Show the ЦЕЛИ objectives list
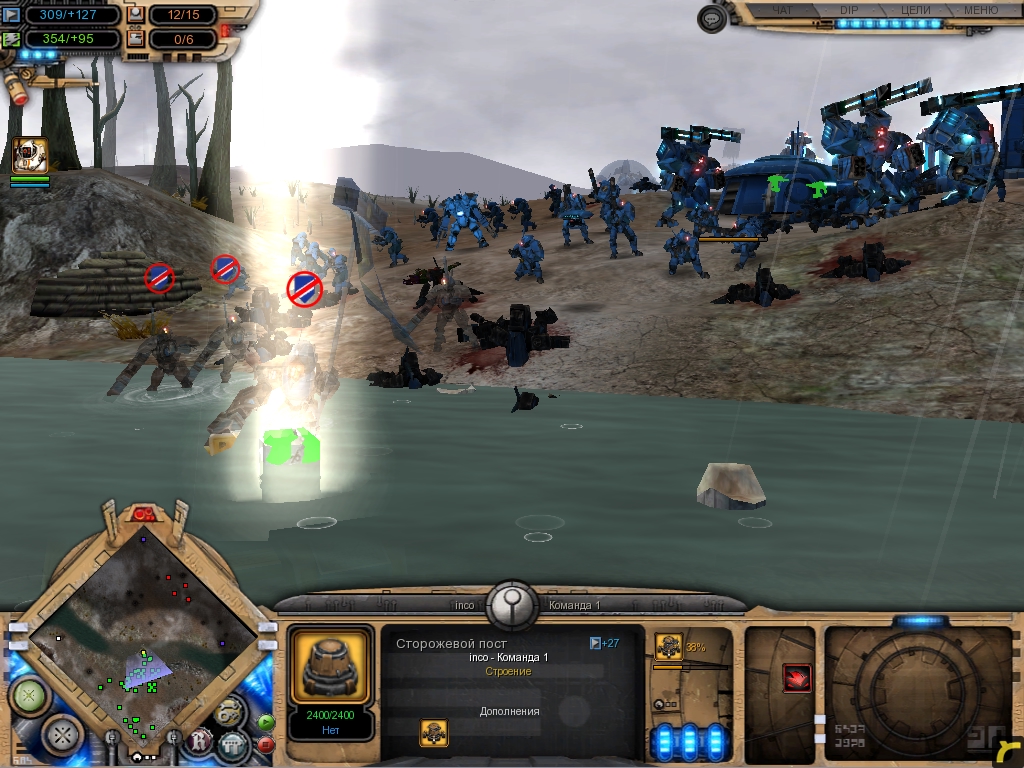The image size is (1024, 768). pyautogui.click(x=914, y=10)
